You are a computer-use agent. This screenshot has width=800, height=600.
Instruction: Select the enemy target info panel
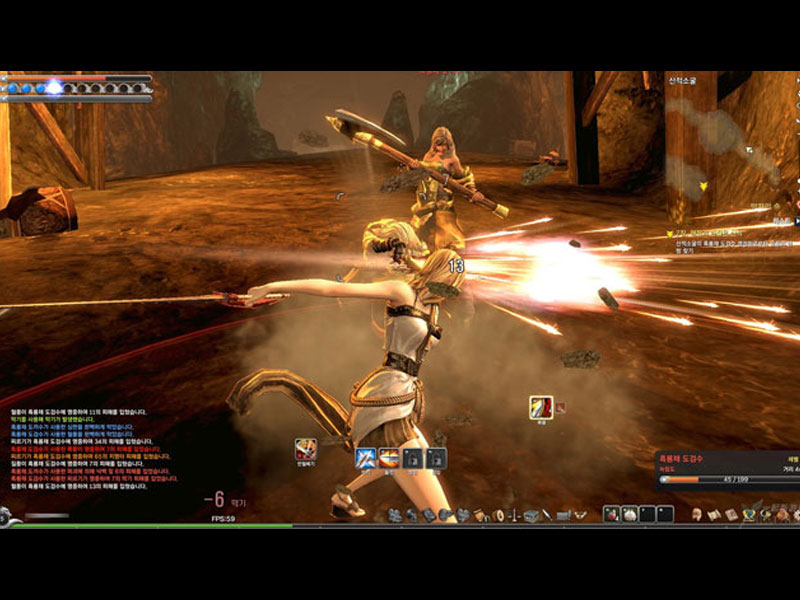[727, 469]
